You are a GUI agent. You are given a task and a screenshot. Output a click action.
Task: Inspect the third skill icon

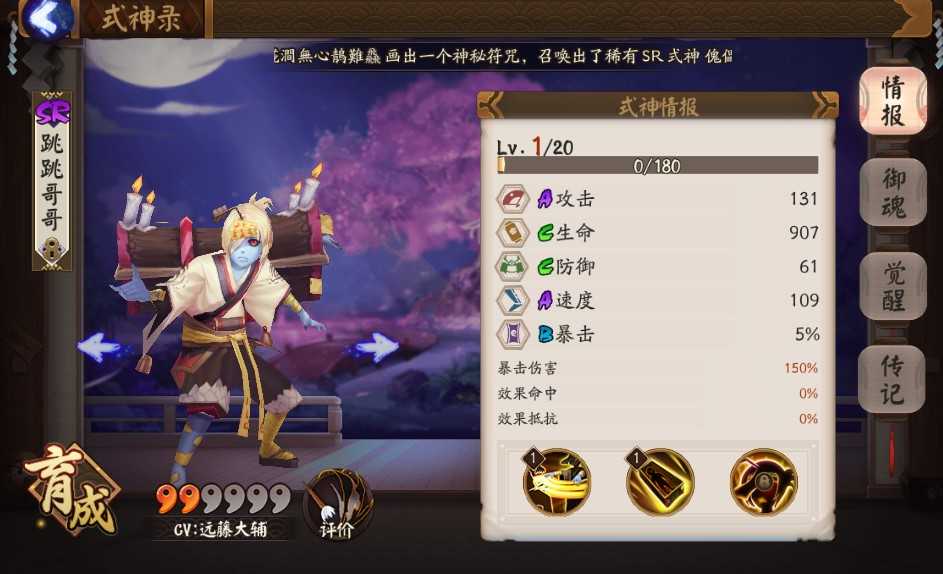pos(763,482)
